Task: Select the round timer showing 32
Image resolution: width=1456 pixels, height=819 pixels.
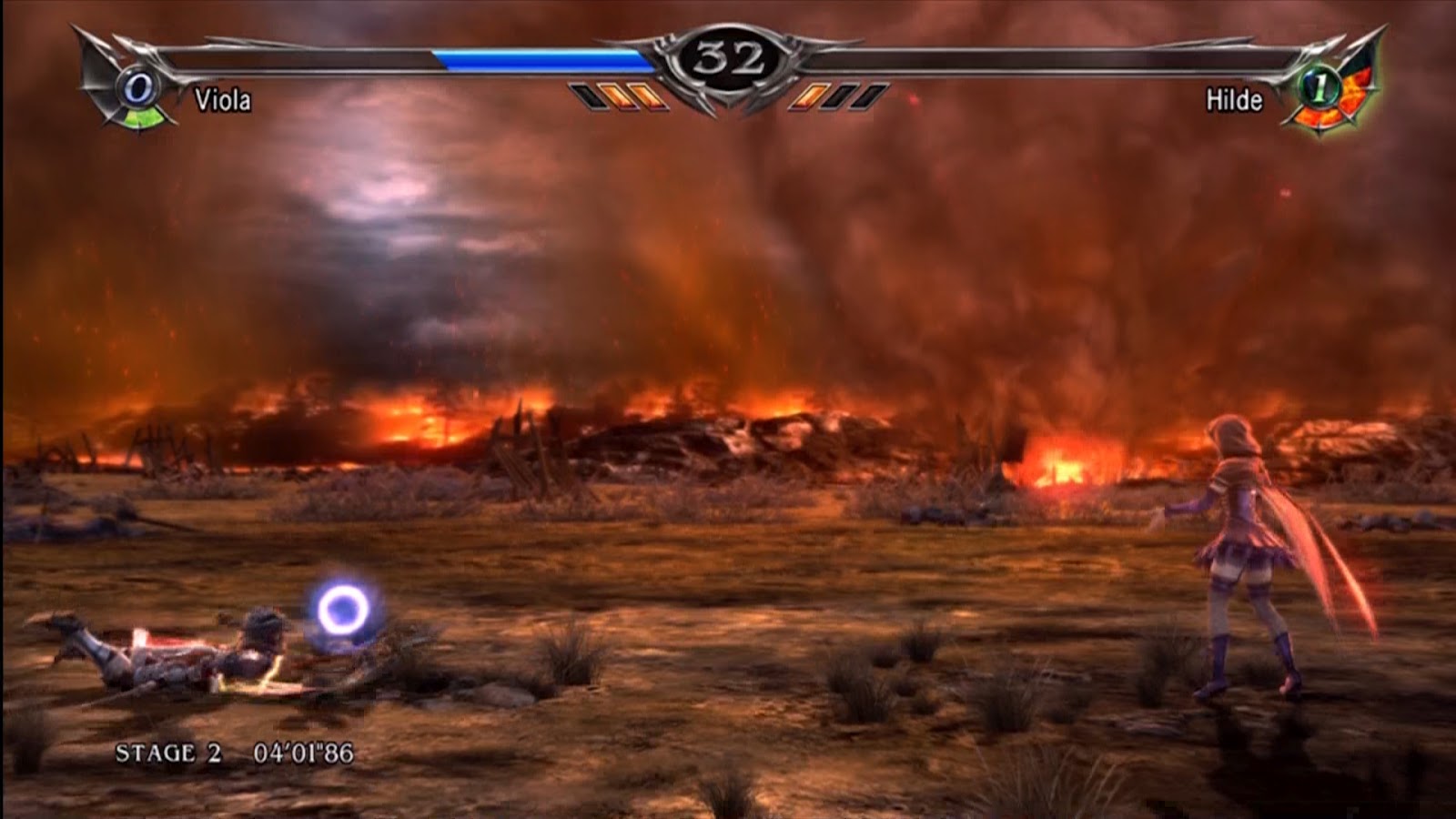Action: [x=728, y=56]
